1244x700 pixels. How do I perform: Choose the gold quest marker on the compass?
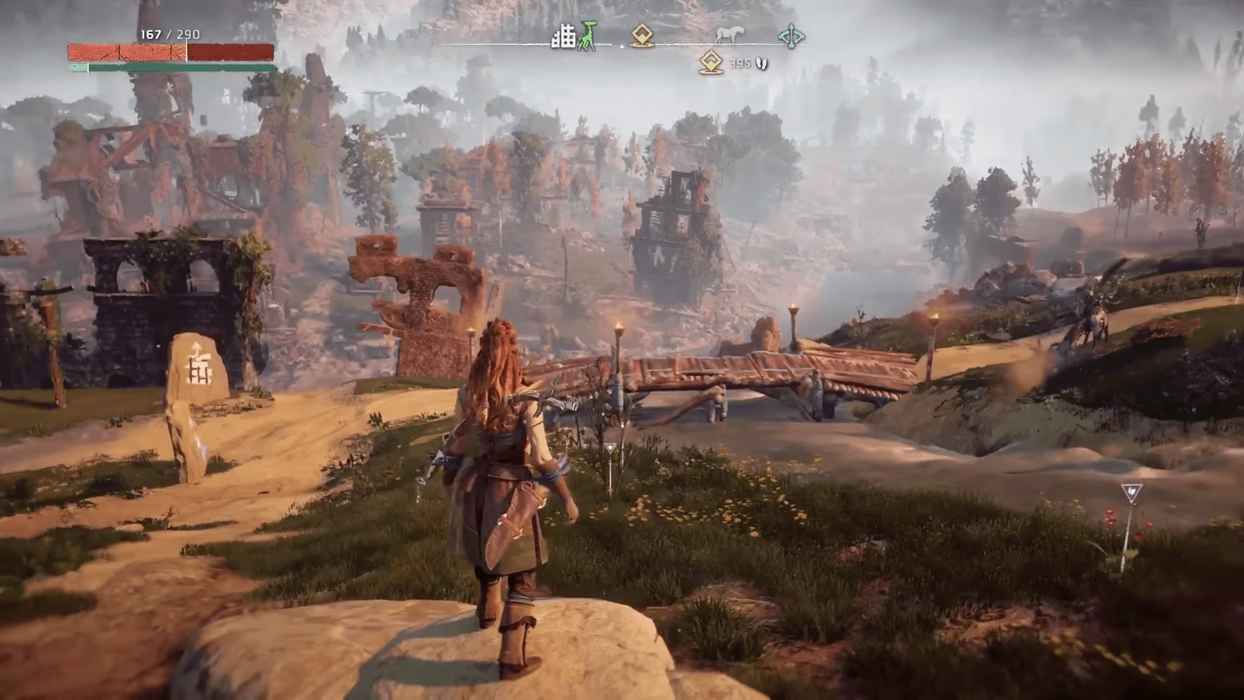point(642,37)
